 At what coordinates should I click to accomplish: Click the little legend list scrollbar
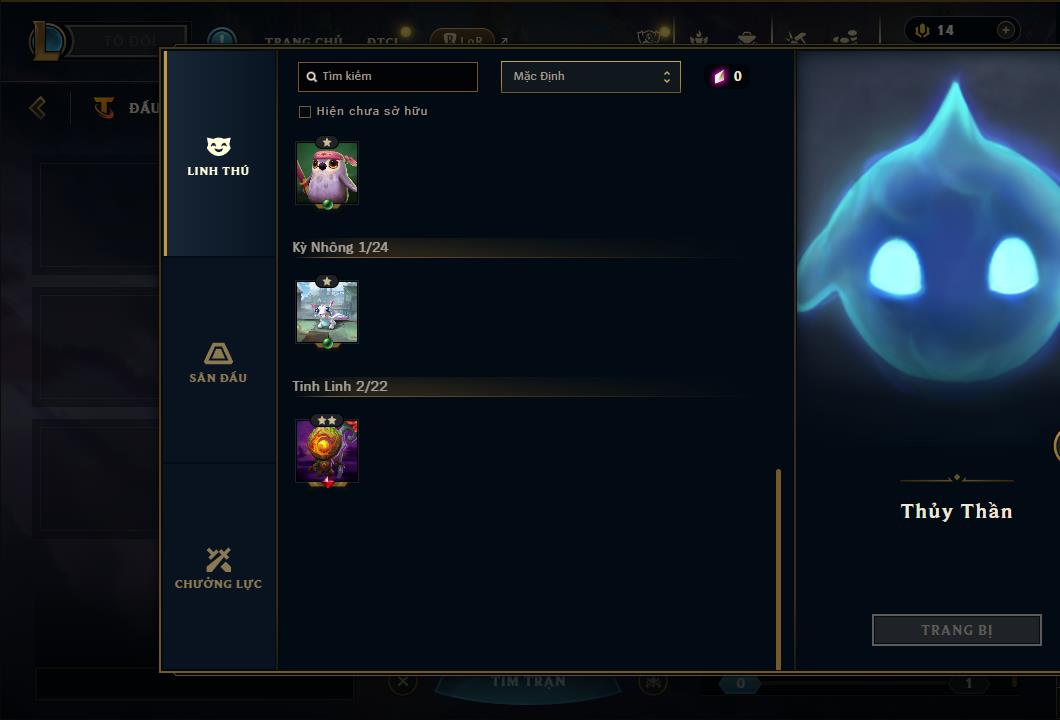tap(778, 568)
